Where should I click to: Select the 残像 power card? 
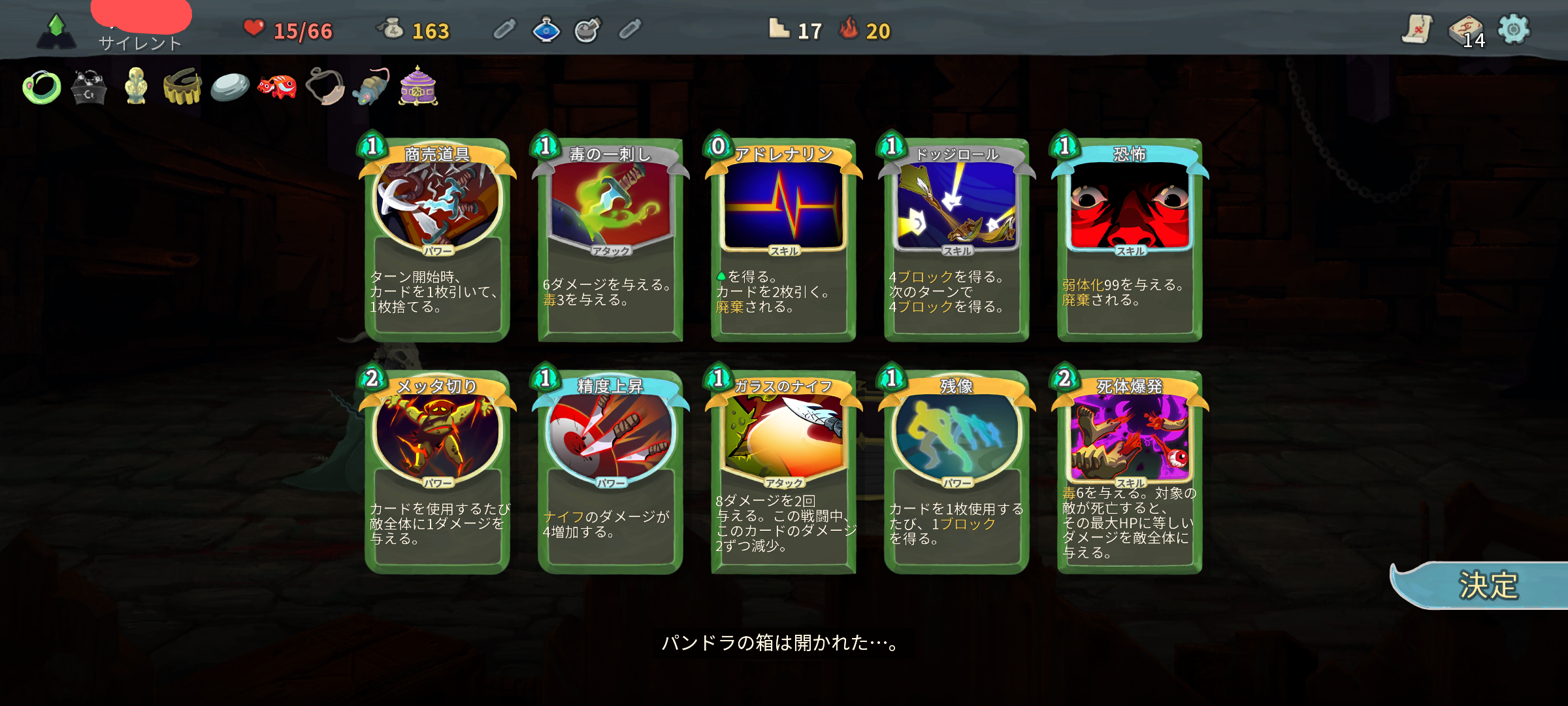pyautogui.click(x=956, y=472)
